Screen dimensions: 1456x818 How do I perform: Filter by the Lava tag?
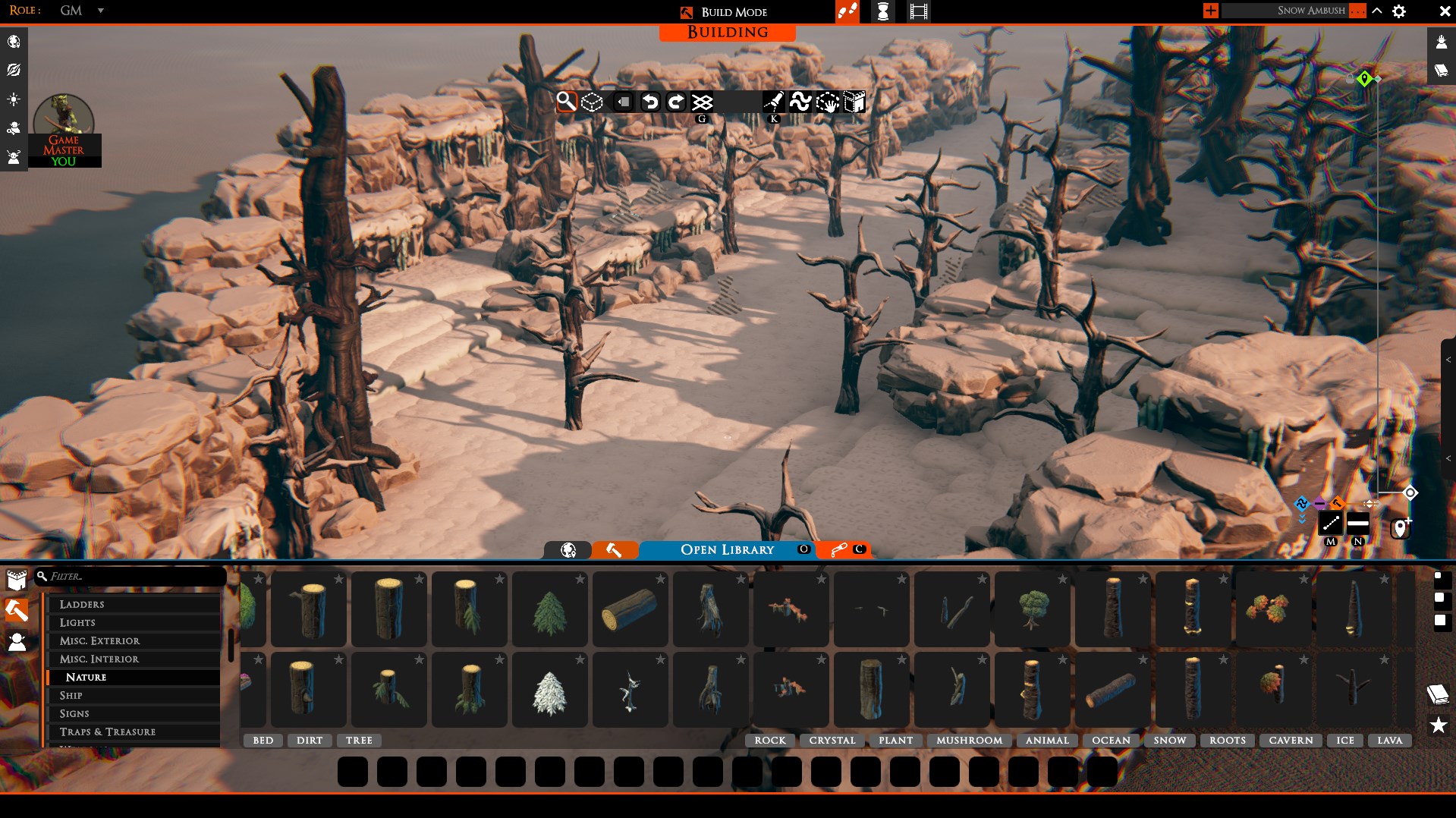1389,740
